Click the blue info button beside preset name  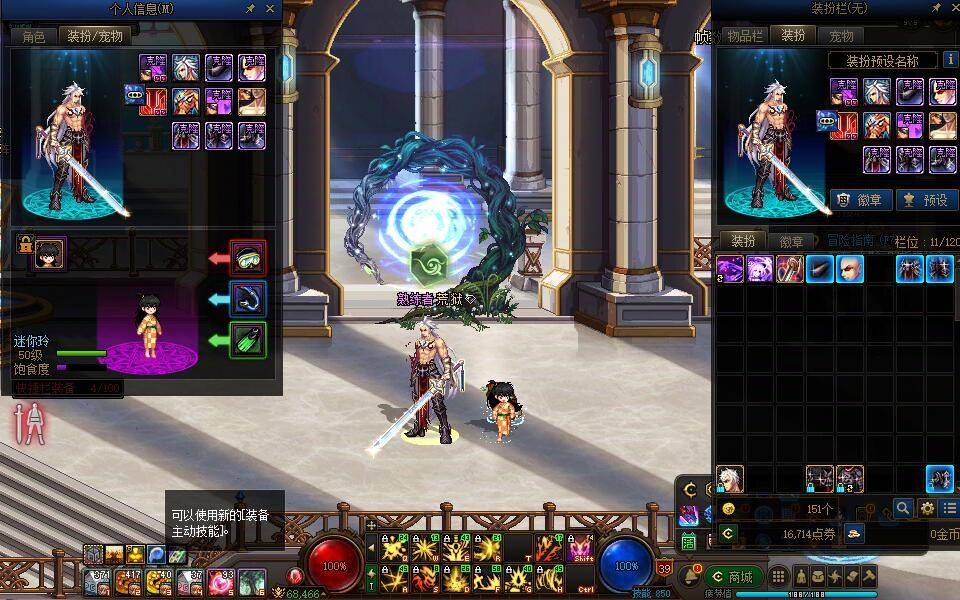point(950,60)
